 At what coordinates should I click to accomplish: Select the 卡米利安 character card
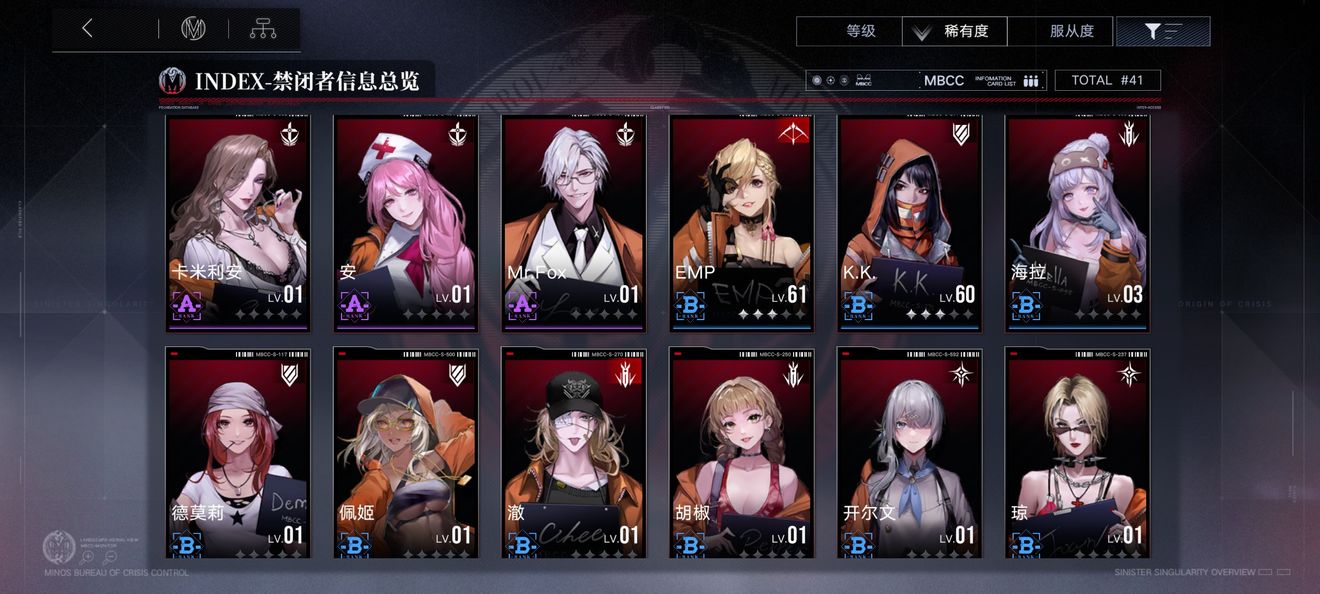(238, 223)
